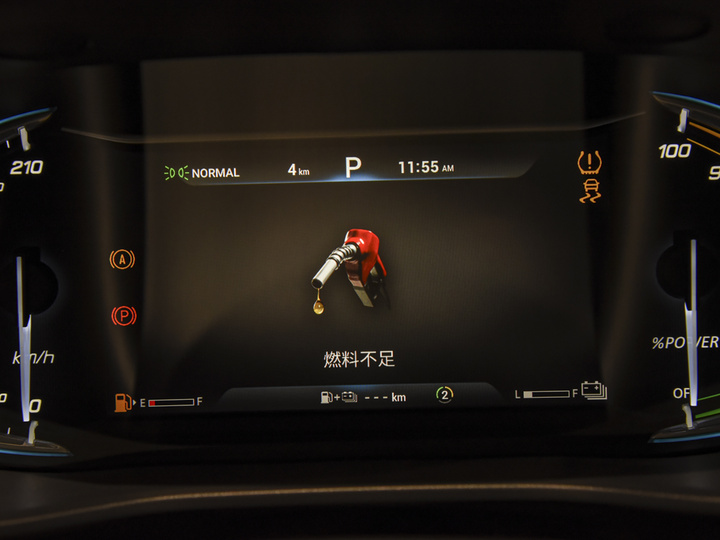Click the P gear indicator
720x540 pixels.
tap(352, 168)
